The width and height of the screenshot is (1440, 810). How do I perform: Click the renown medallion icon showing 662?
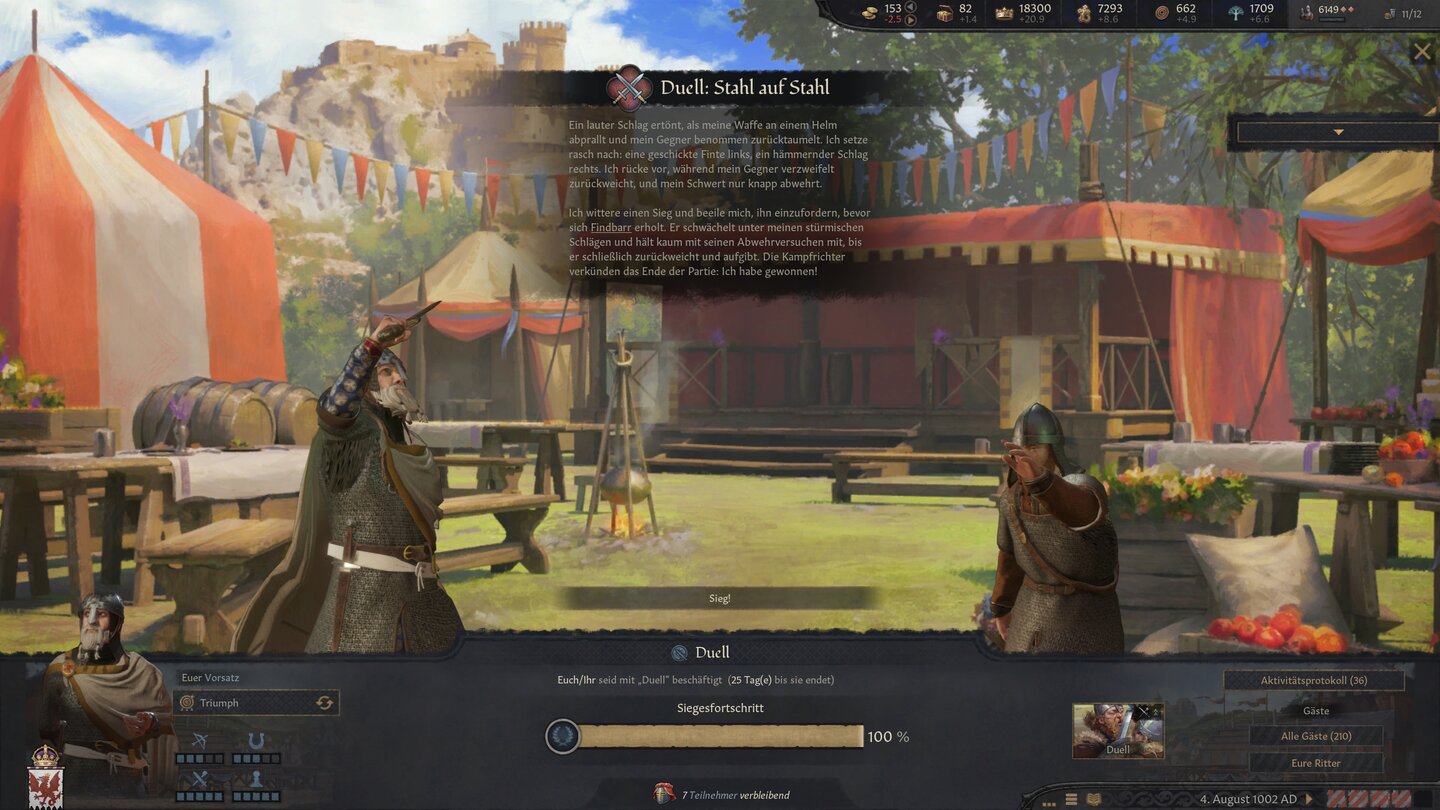tap(1160, 11)
